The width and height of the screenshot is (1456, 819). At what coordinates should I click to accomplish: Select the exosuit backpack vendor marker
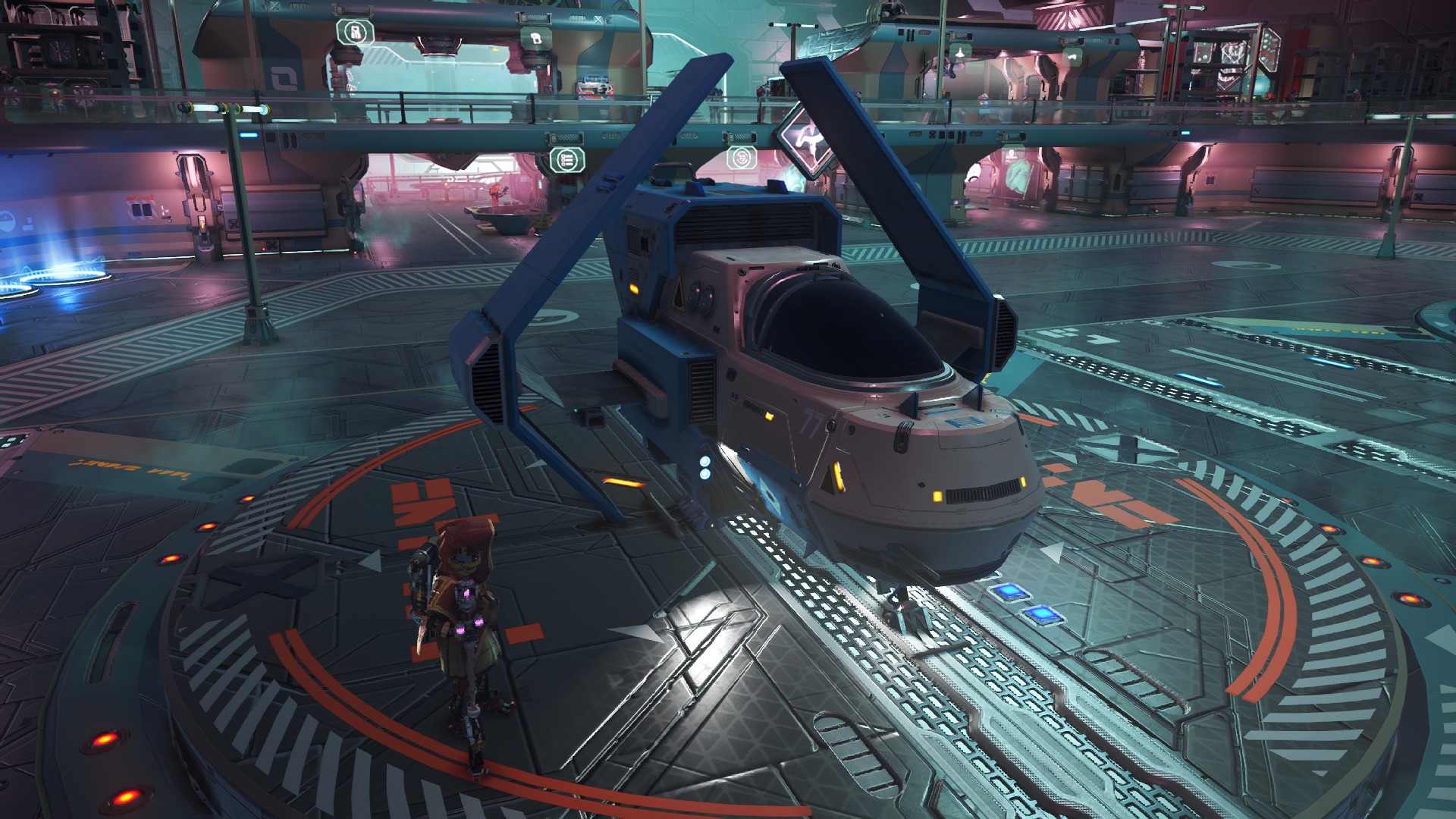tap(354, 32)
